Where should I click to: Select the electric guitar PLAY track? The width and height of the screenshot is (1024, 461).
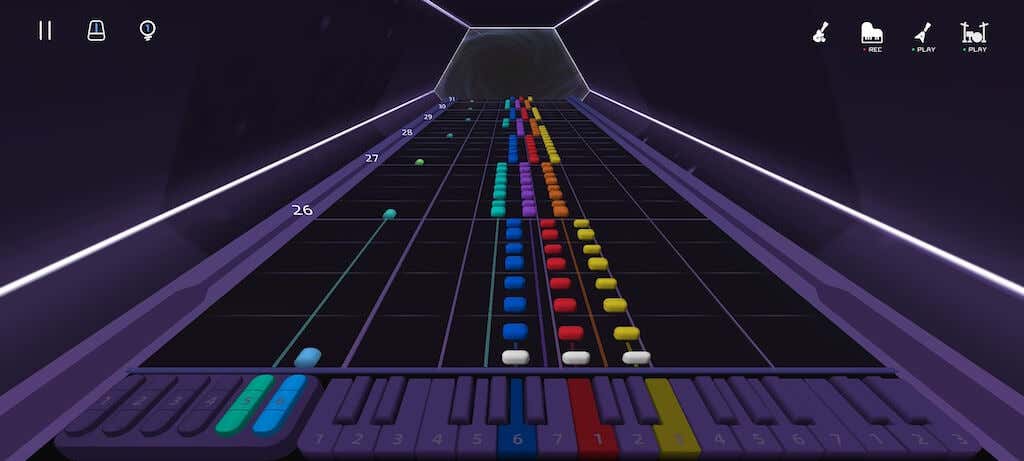[x=924, y=34]
